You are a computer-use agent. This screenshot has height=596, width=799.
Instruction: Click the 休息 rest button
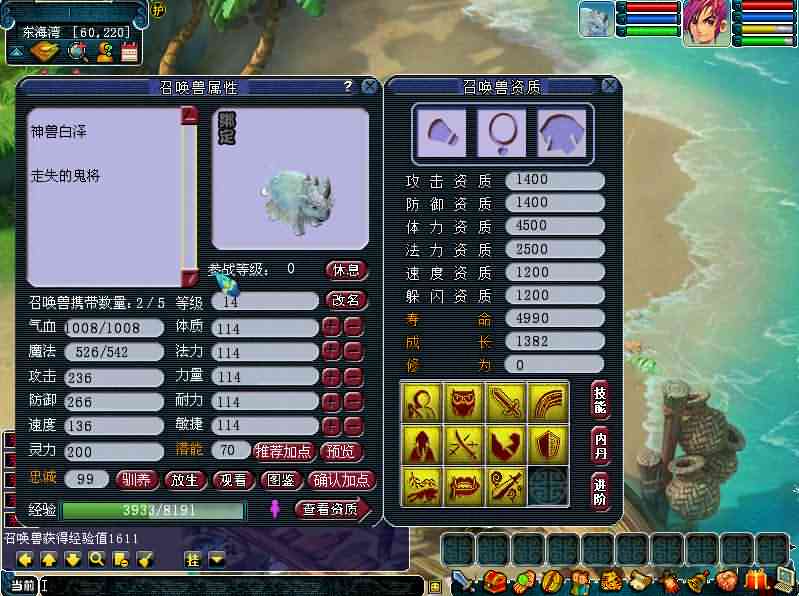tap(347, 270)
